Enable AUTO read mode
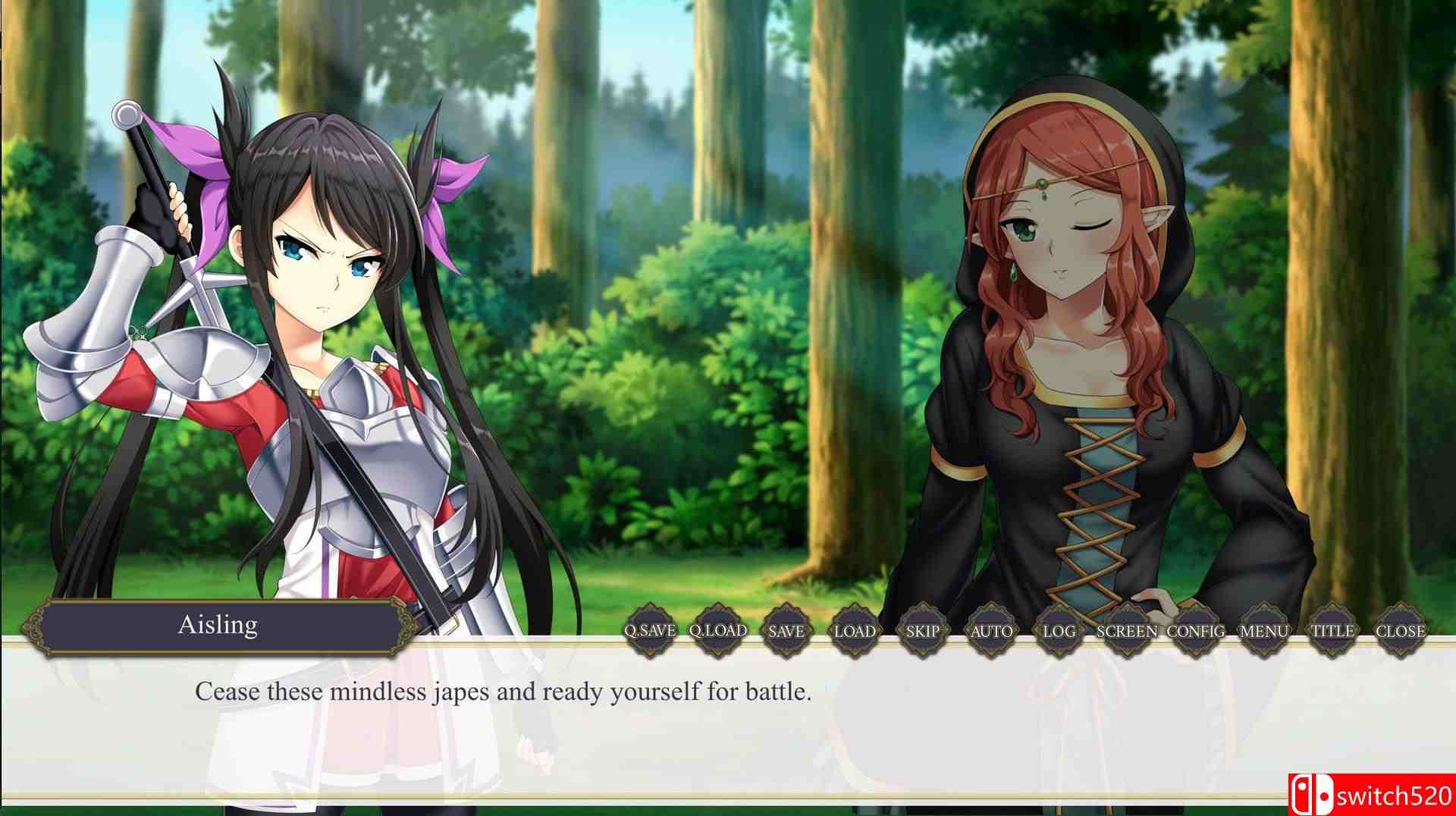Screen dimensions: 1456x816 click(989, 630)
